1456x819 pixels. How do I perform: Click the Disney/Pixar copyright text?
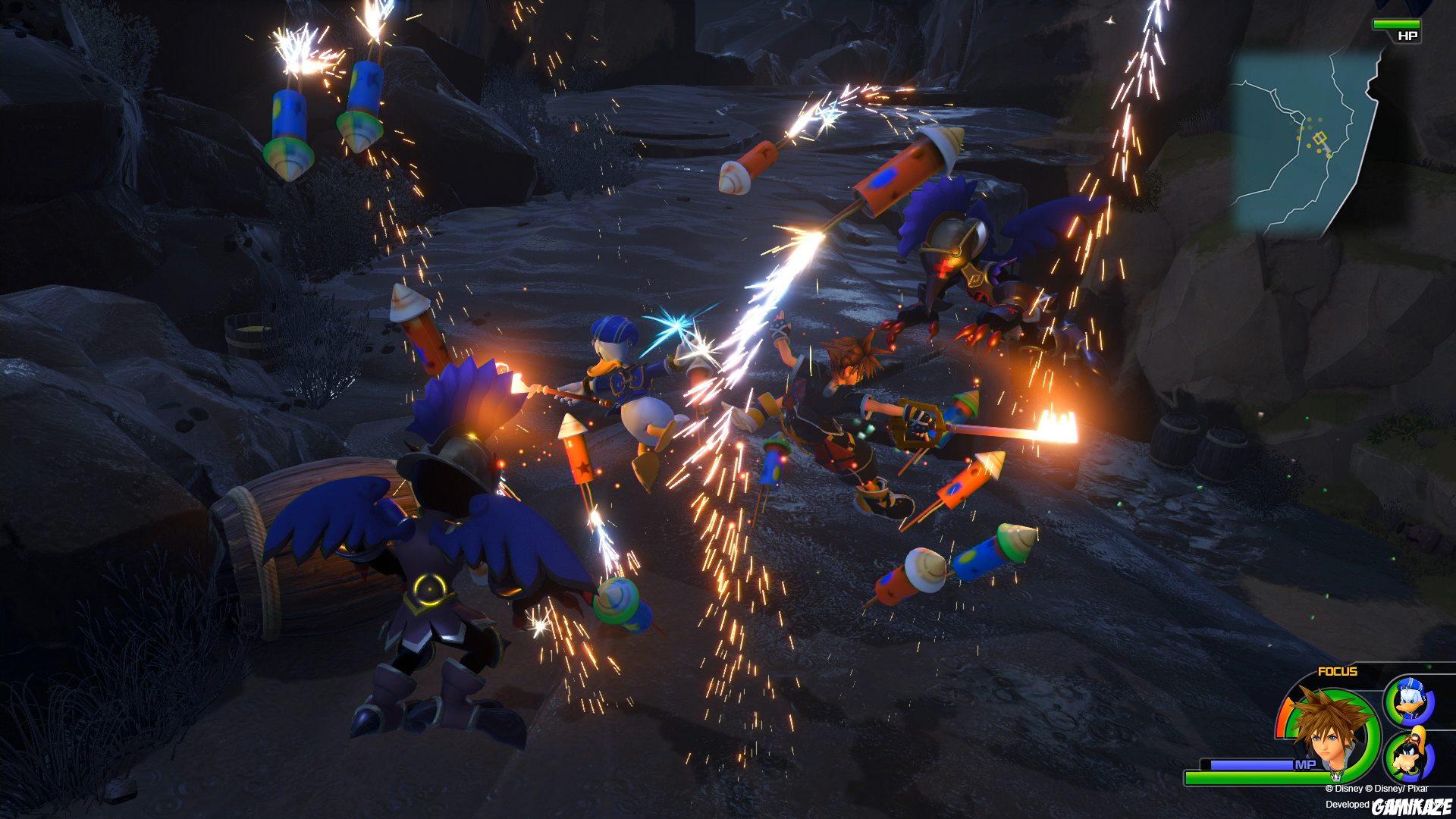(x=1377, y=789)
